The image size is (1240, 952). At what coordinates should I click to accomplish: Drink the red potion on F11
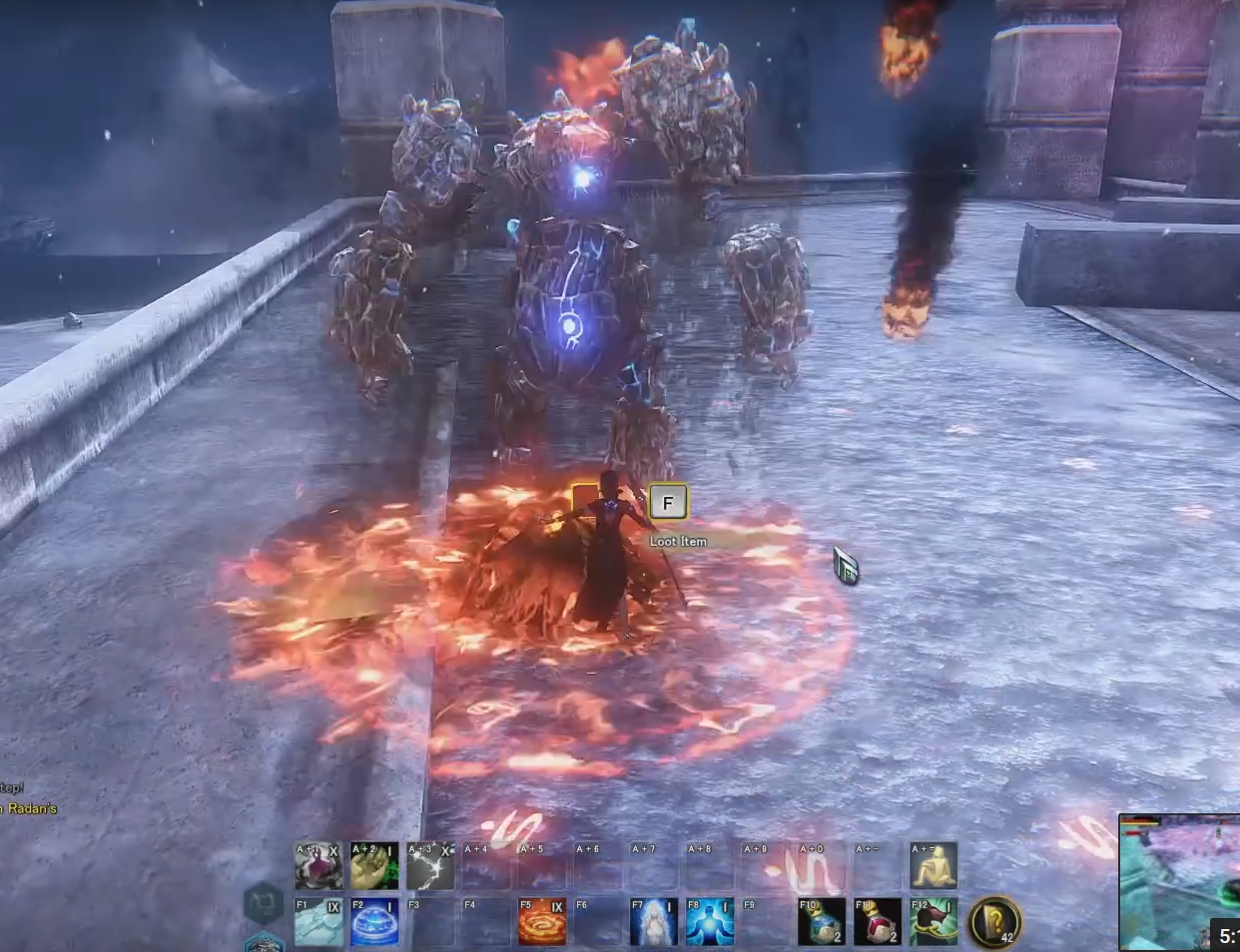pos(878,921)
